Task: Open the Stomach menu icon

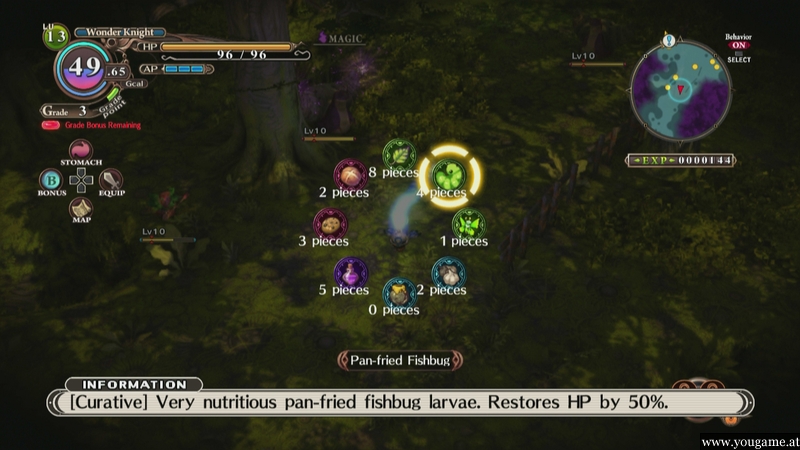Action: pos(81,150)
